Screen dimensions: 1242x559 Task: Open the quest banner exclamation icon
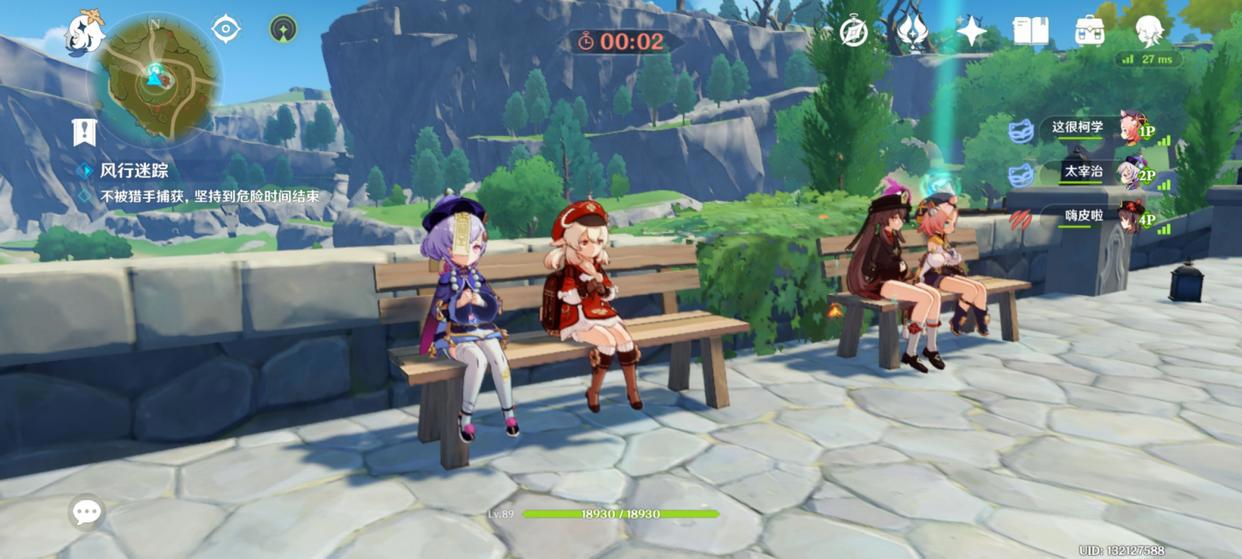pyautogui.click(x=84, y=131)
